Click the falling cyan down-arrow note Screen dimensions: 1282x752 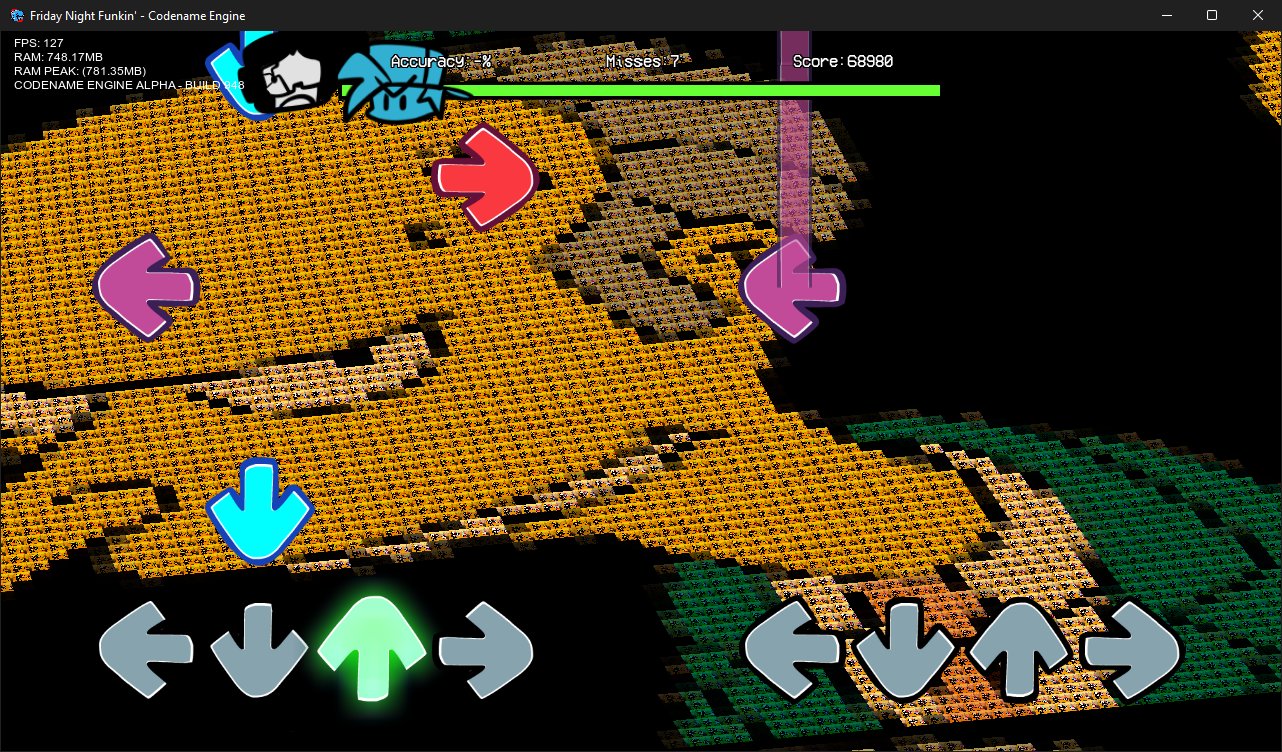260,512
